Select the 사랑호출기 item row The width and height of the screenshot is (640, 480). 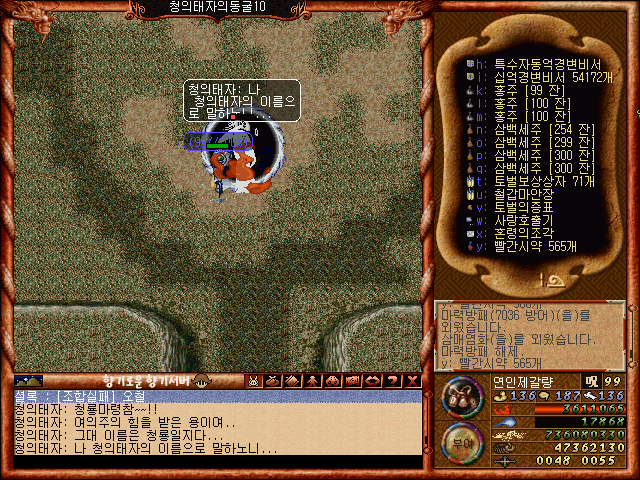(x=516, y=220)
